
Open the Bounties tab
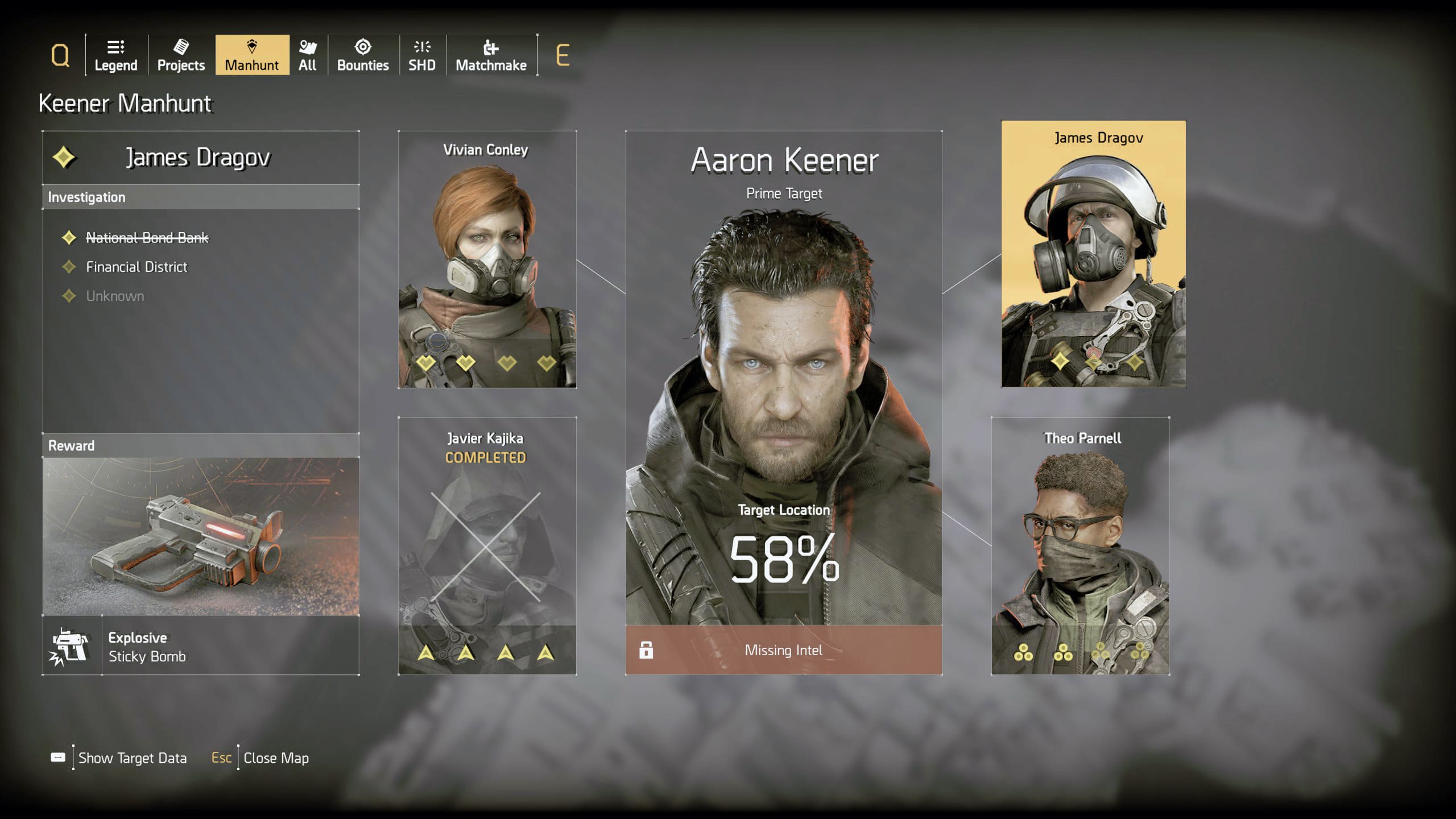(363, 55)
